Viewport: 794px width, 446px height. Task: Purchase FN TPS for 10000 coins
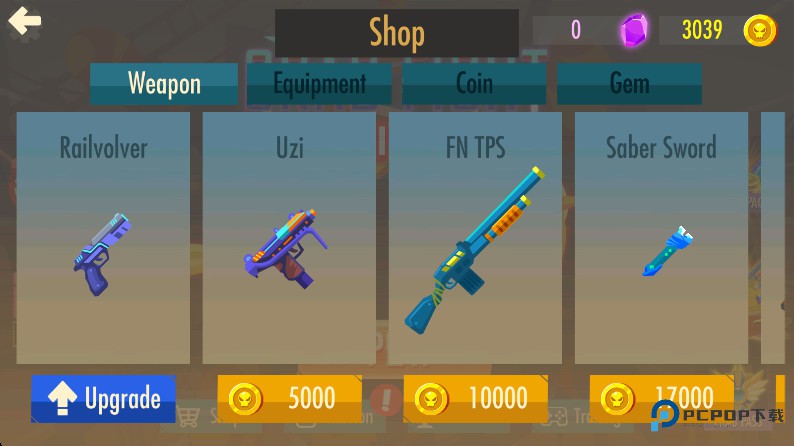[476, 398]
